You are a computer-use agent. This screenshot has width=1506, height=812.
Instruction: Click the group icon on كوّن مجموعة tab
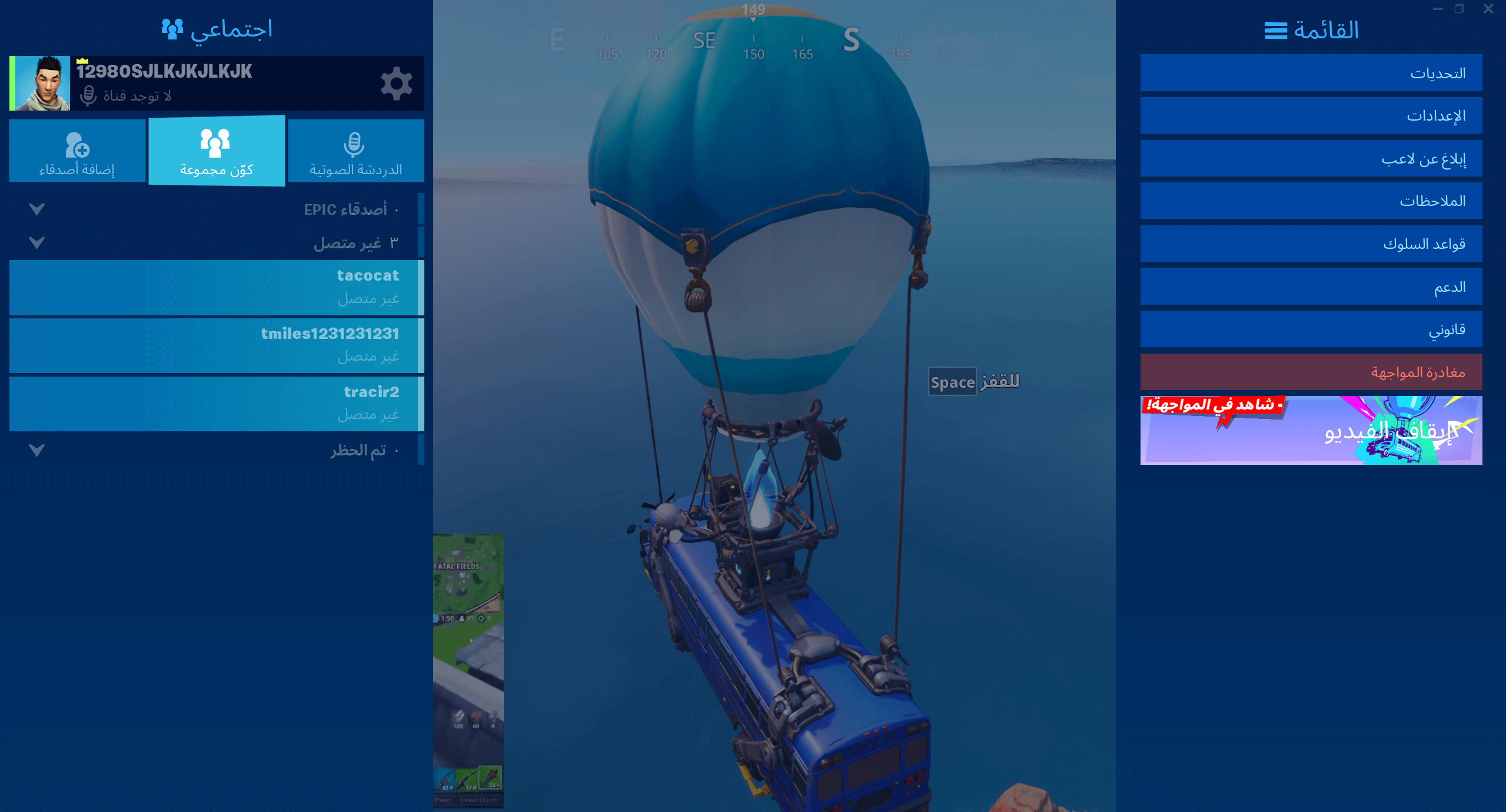click(x=216, y=142)
